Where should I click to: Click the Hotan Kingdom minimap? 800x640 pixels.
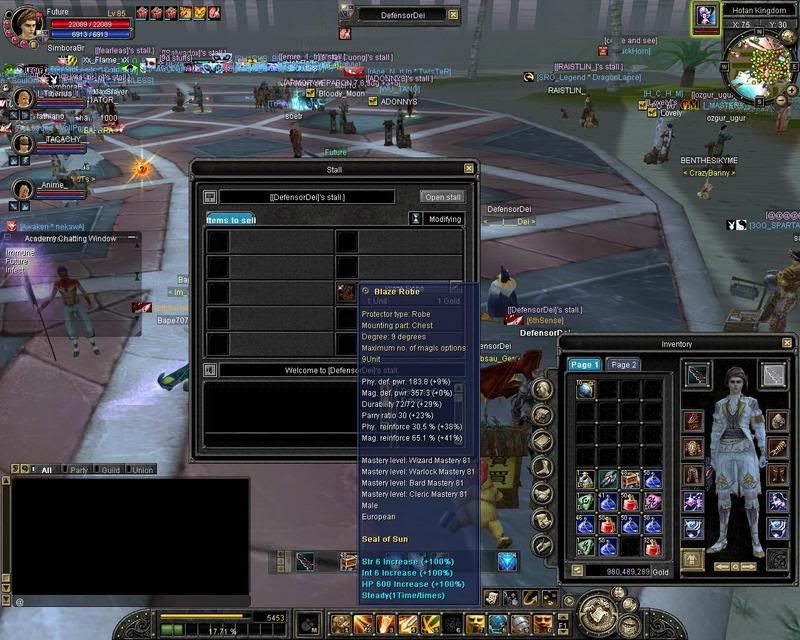[x=758, y=58]
